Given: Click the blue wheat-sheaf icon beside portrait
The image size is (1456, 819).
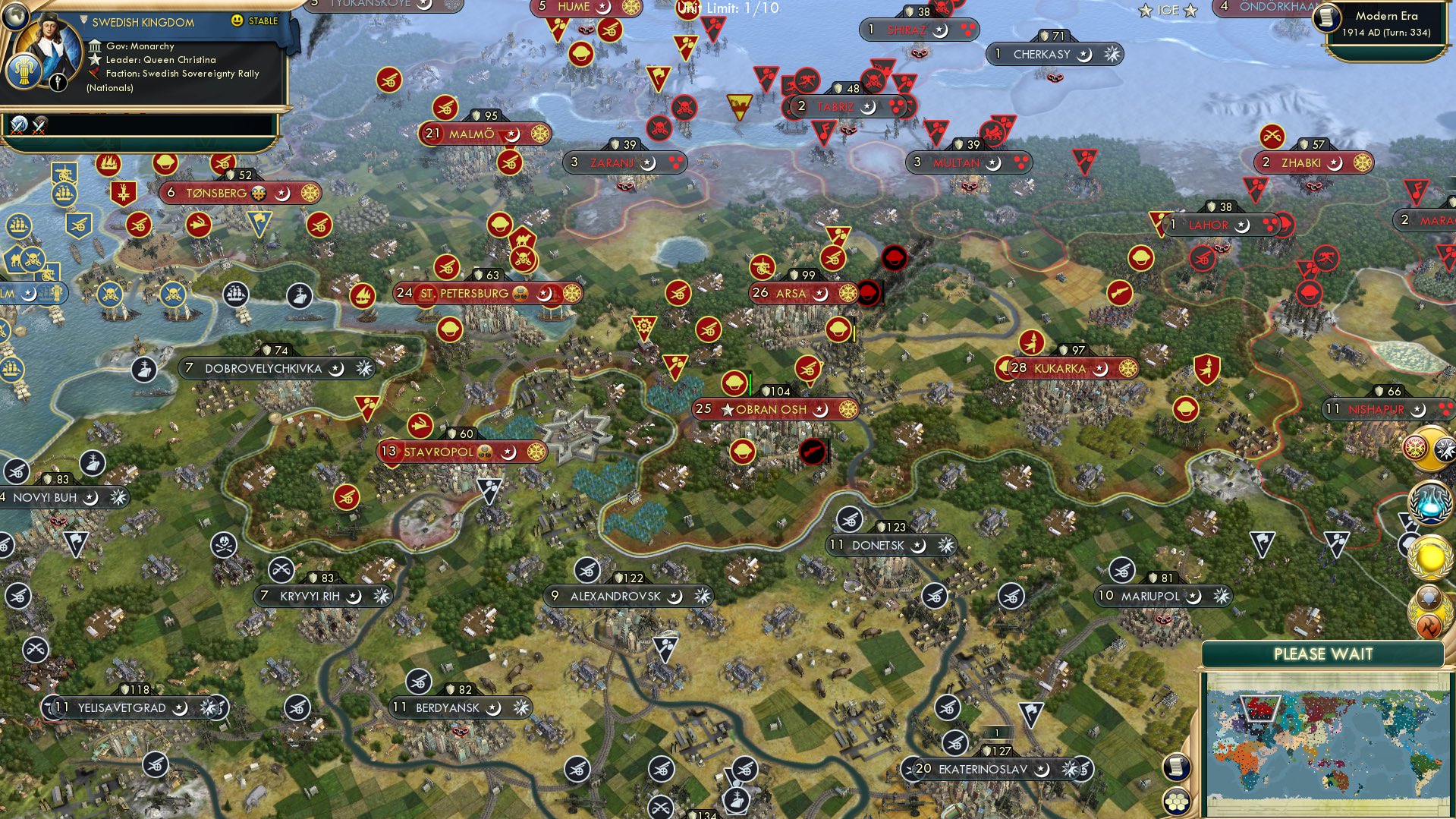Looking at the screenshot, I should point(24,72).
